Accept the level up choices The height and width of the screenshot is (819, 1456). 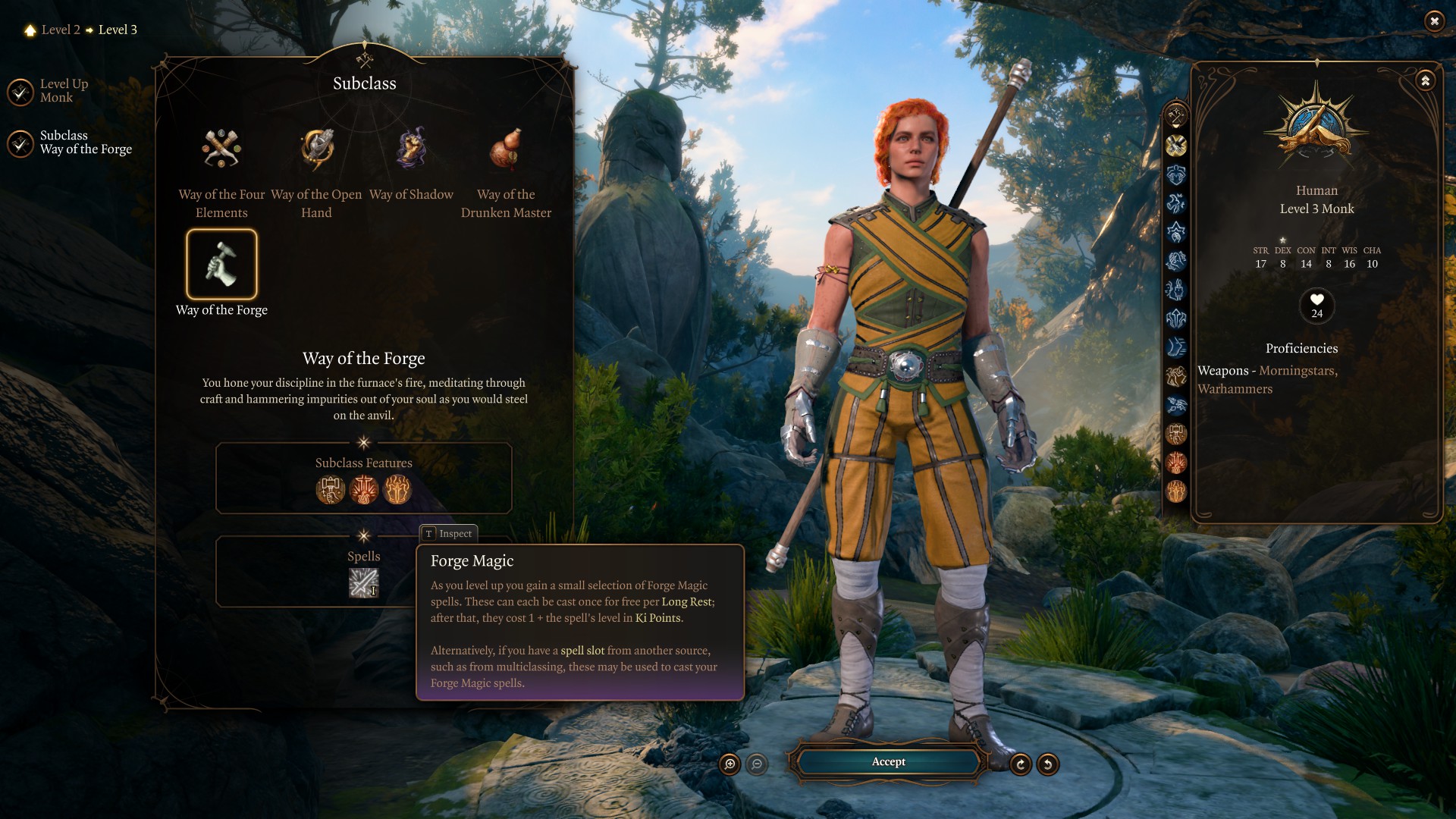888,762
